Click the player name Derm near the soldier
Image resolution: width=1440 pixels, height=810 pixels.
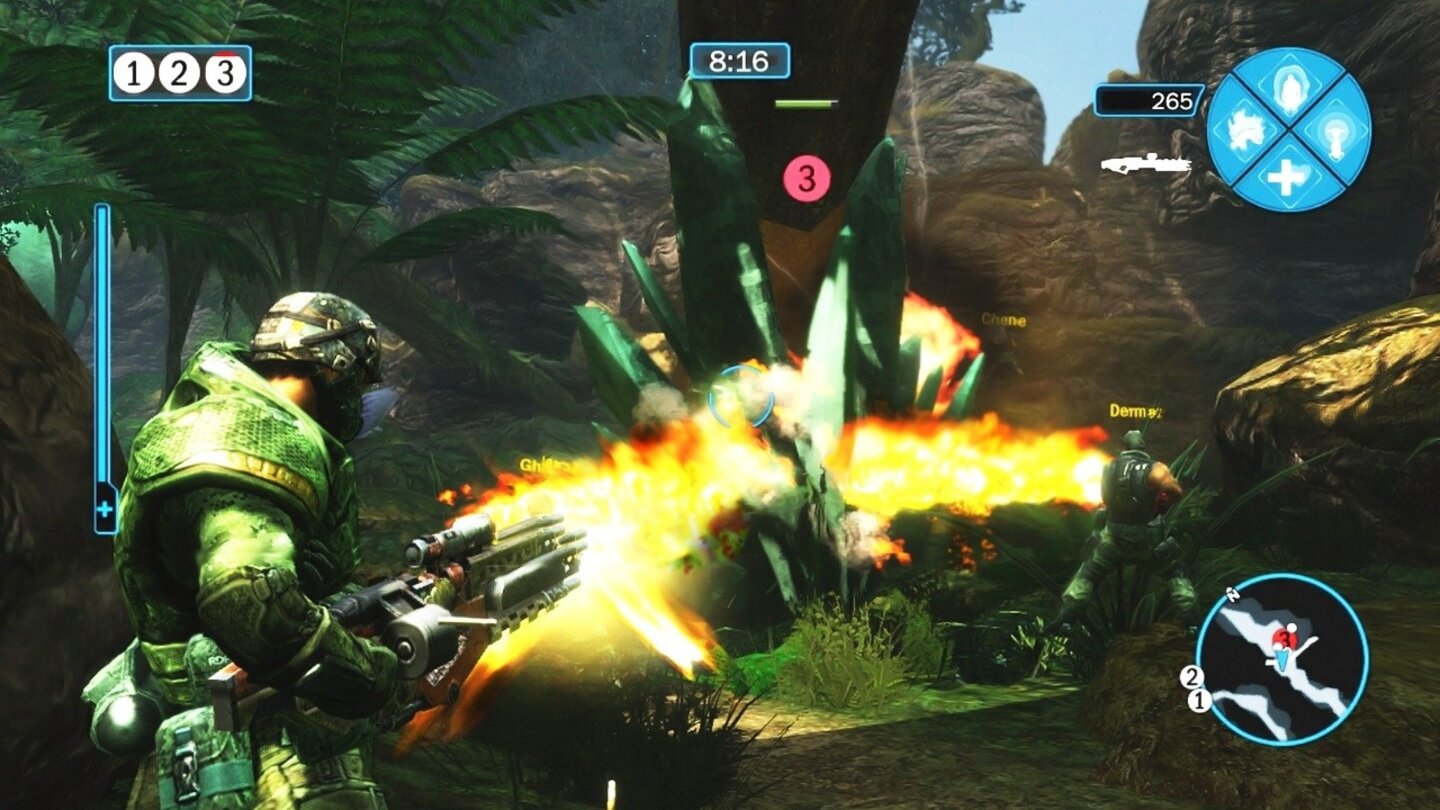(x=1133, y=410)
